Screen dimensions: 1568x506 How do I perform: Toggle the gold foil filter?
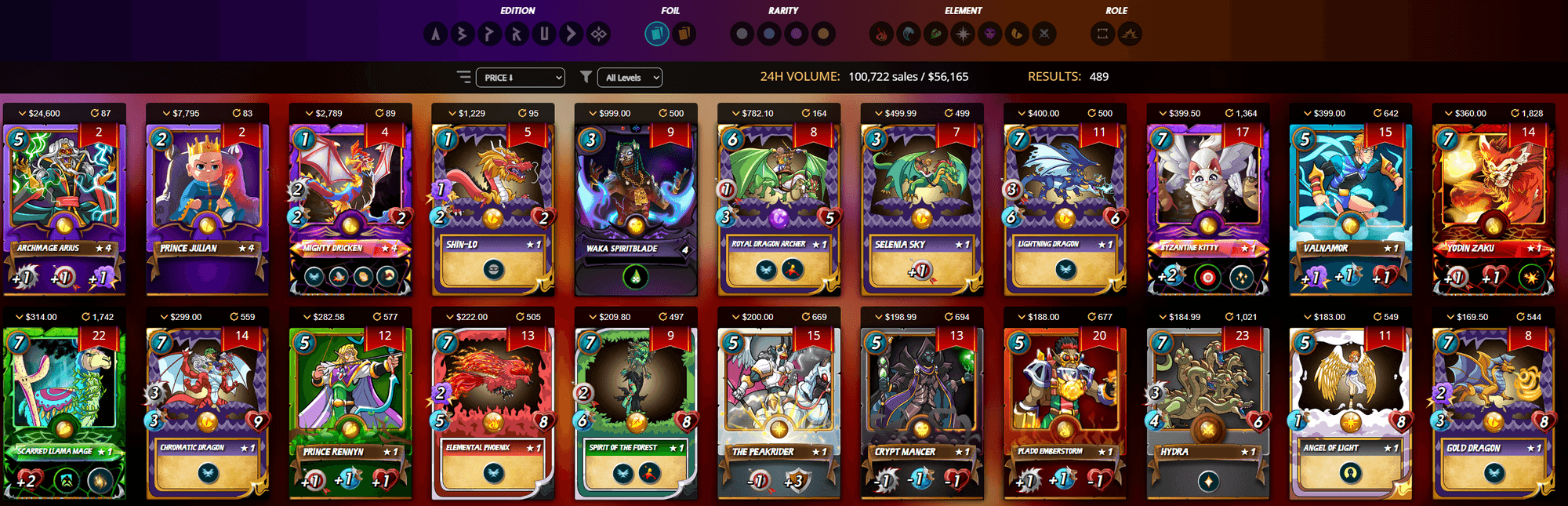click(684, 34)
